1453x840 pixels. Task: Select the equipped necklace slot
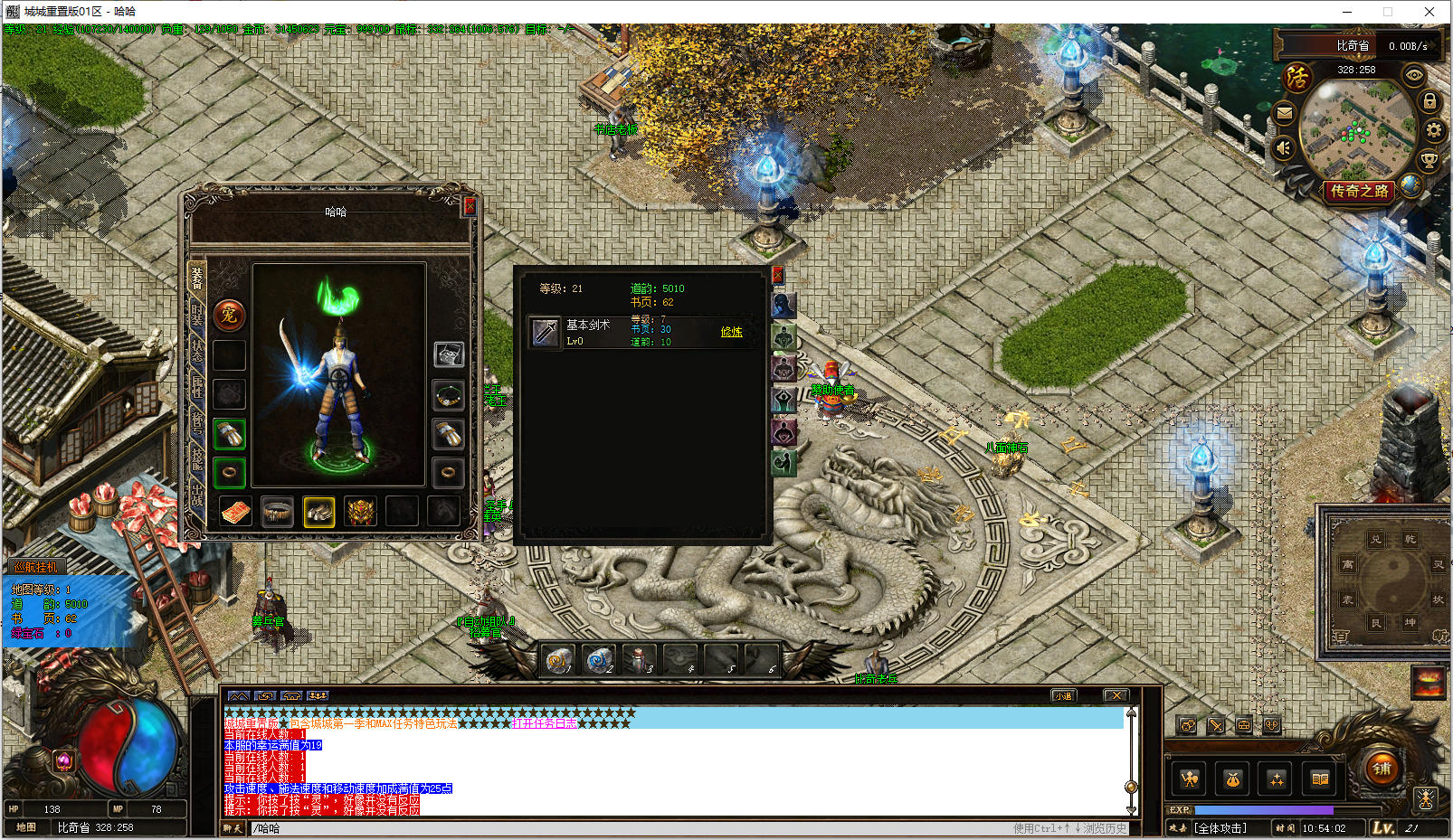449,395
